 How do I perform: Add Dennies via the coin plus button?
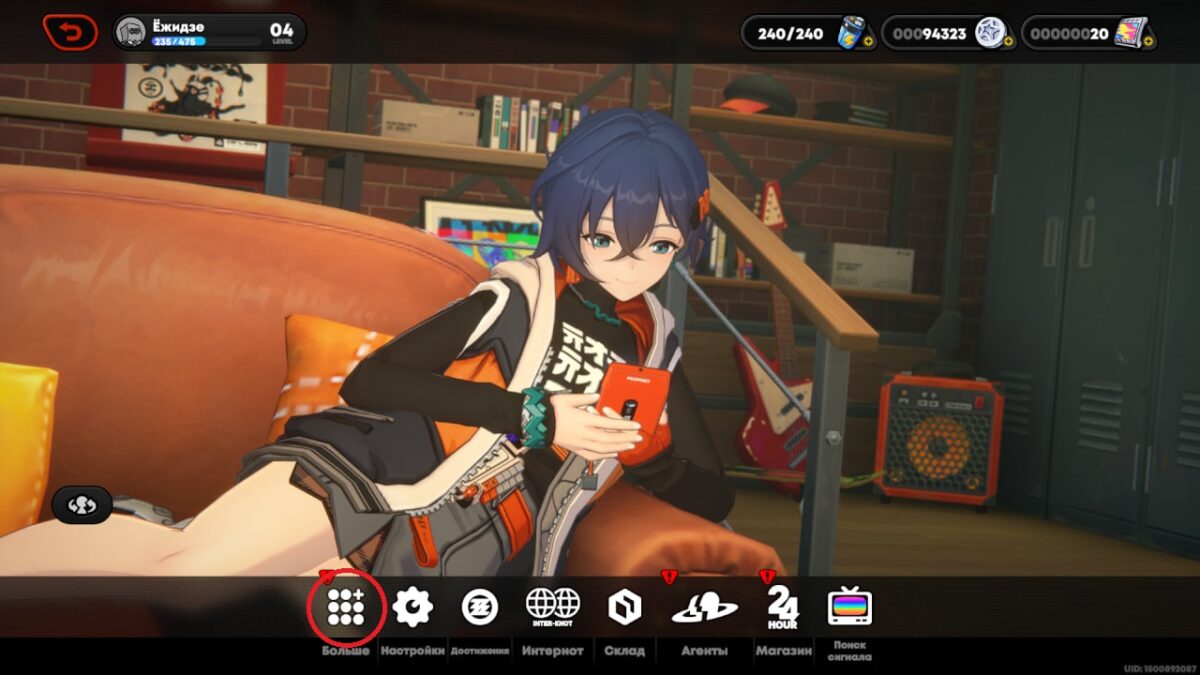click(x=1007, y=42)
